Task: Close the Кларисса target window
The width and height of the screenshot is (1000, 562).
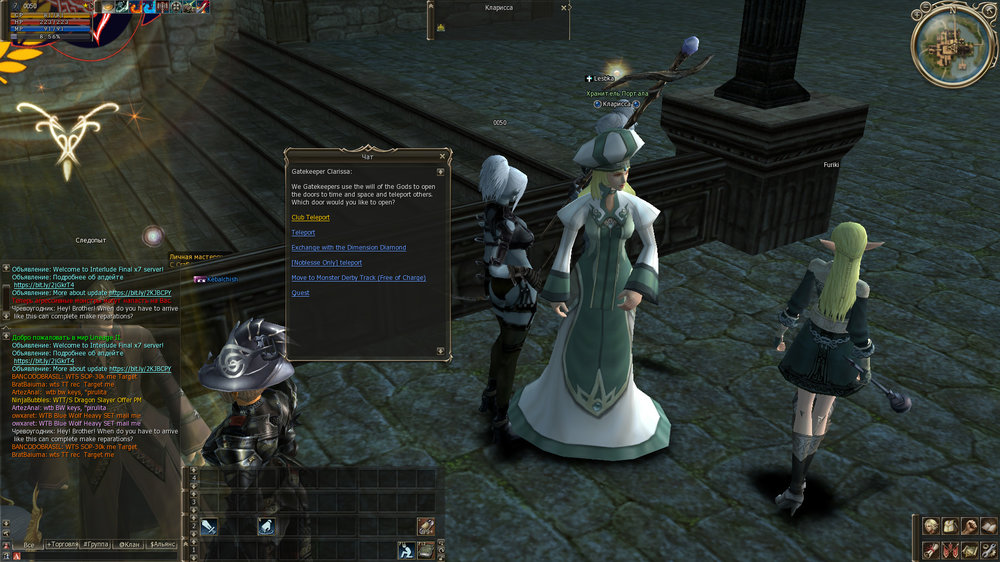Action: (x=565, y=7)
